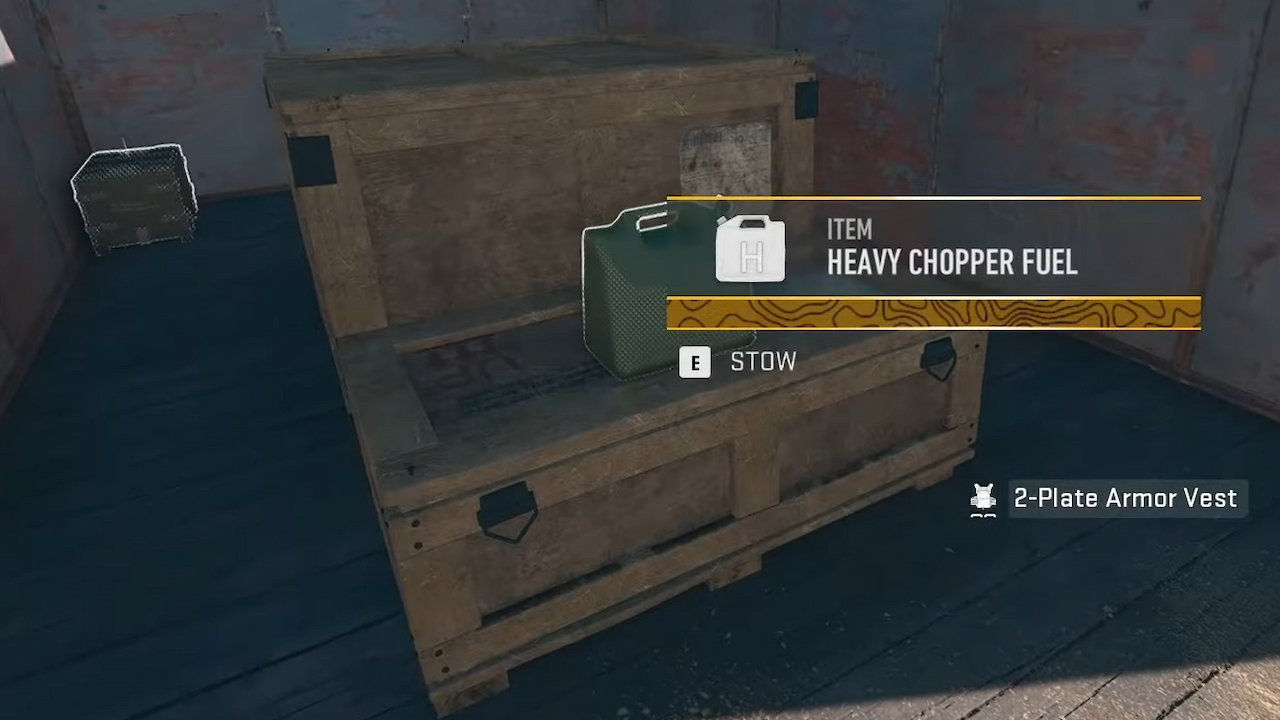Toggle the STOW interaction prompt
1280x720 pixels.
click(x=764, y=362)
